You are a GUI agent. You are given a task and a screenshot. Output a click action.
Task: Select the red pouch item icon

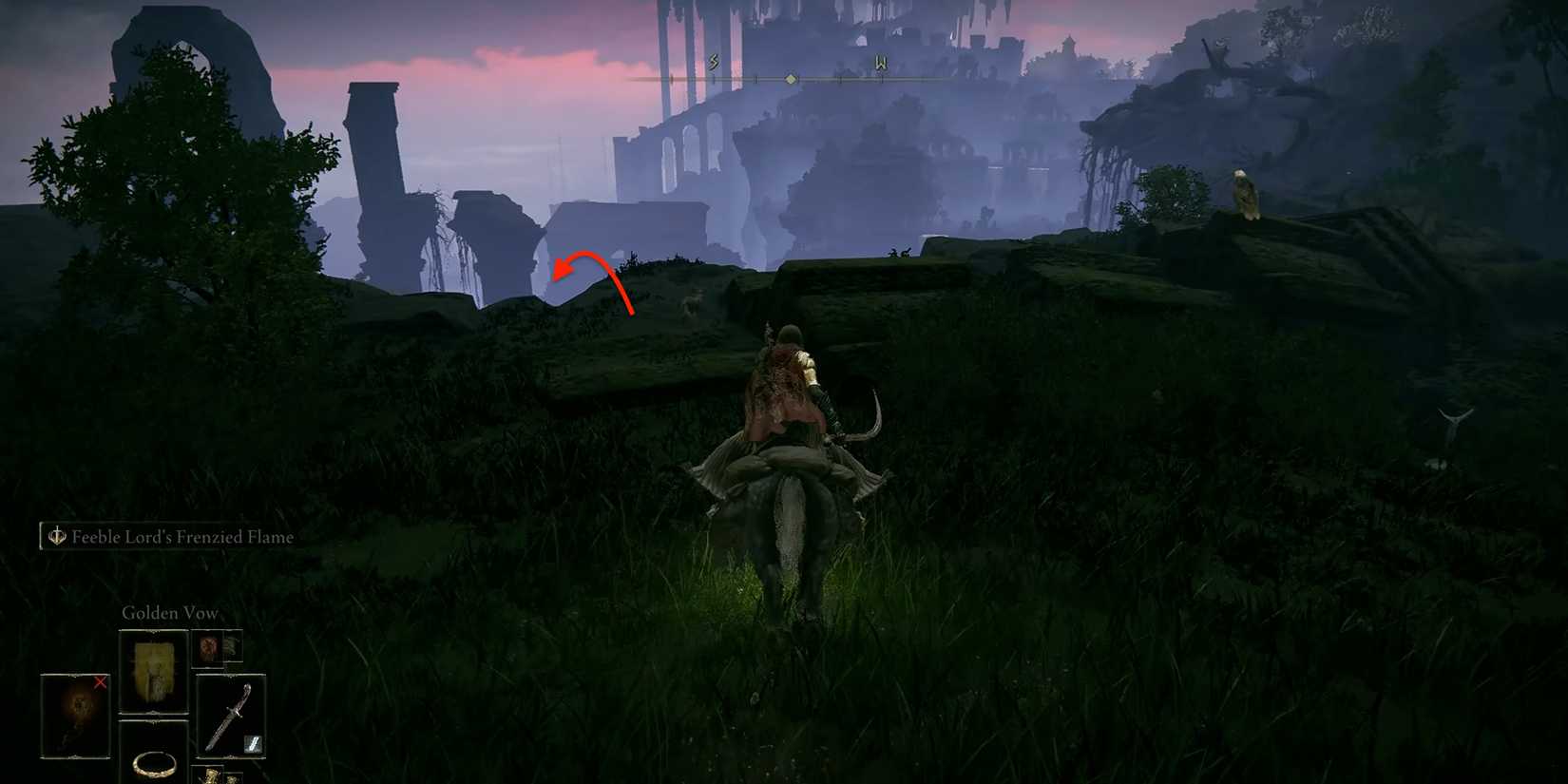[207, 649]
